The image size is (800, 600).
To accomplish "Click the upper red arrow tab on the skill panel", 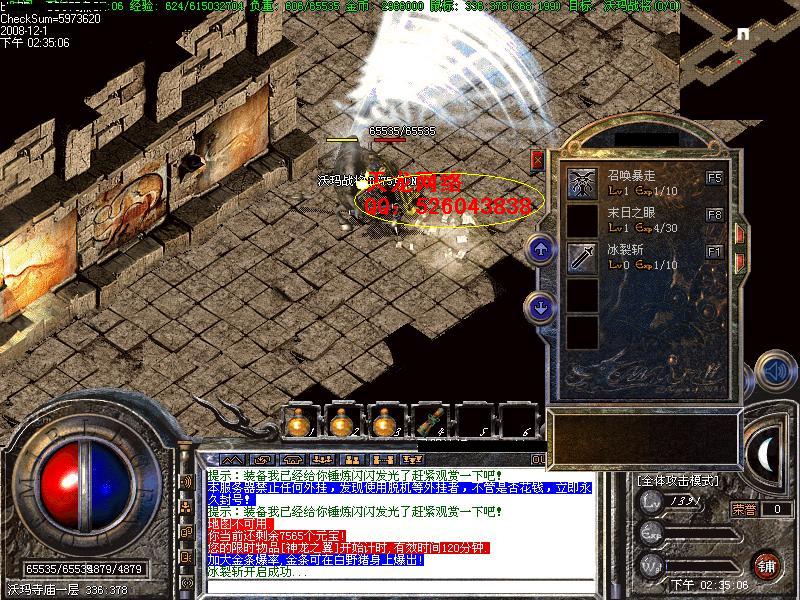I will click(740, 233).
